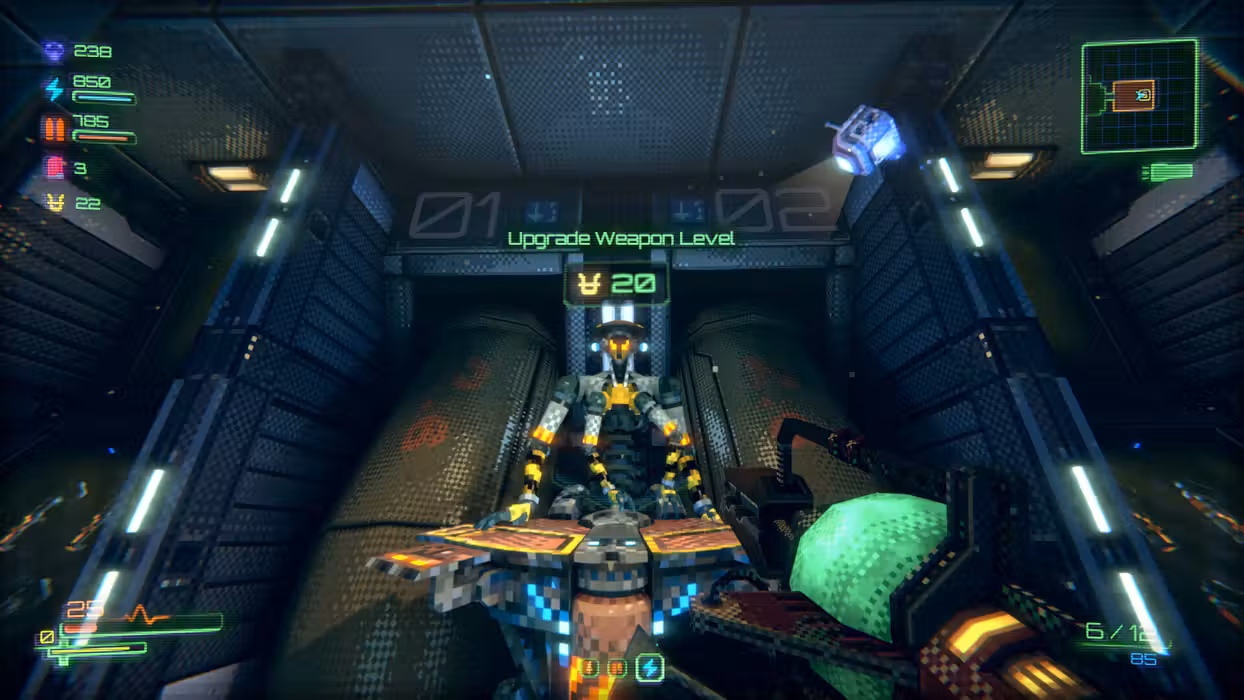This screenshot has width=1244, height=700.
Task: Select the orange cone-shaped ammo slot
Action: point(589,667)
